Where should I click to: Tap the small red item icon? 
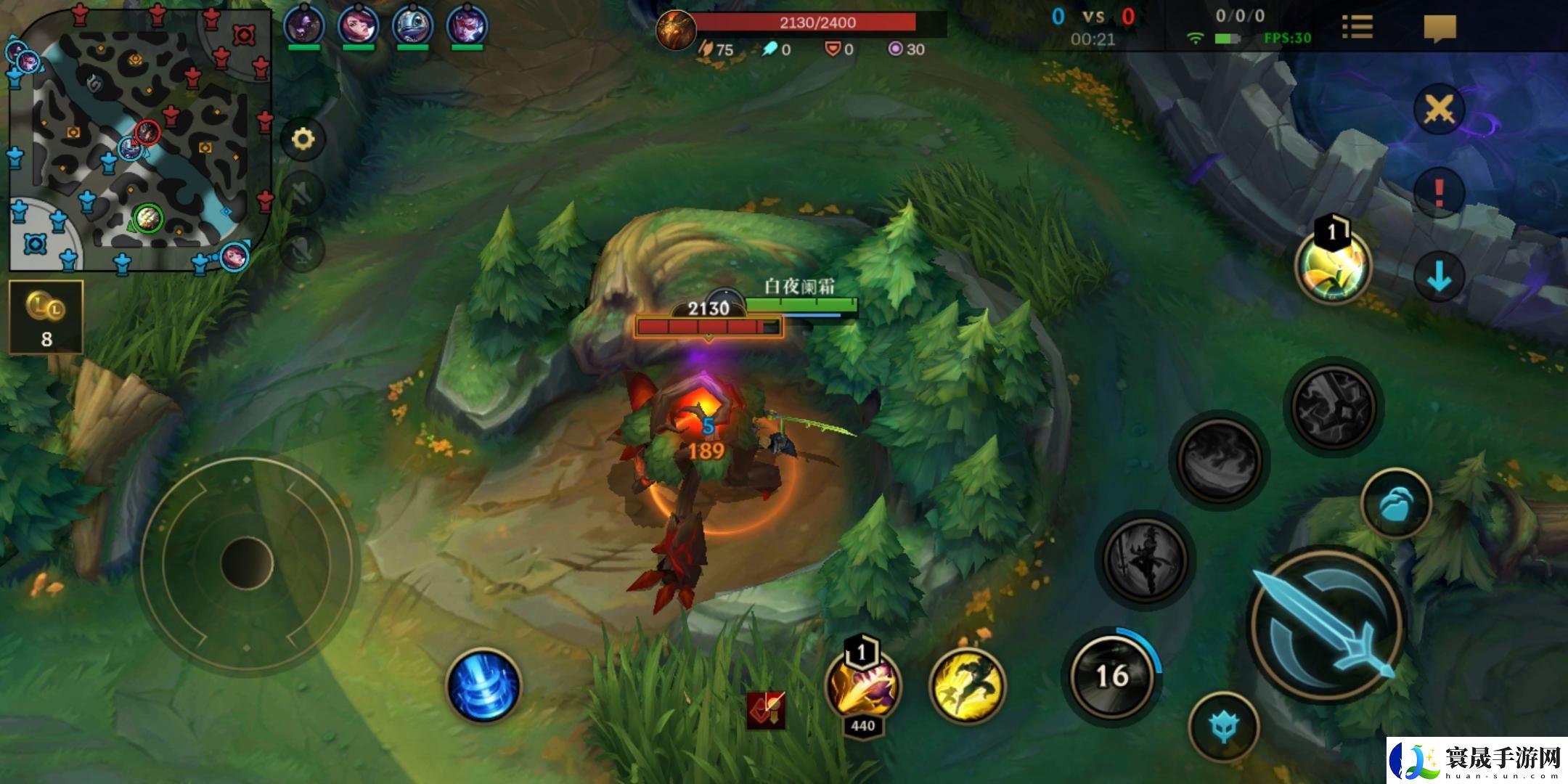point(766,709)
